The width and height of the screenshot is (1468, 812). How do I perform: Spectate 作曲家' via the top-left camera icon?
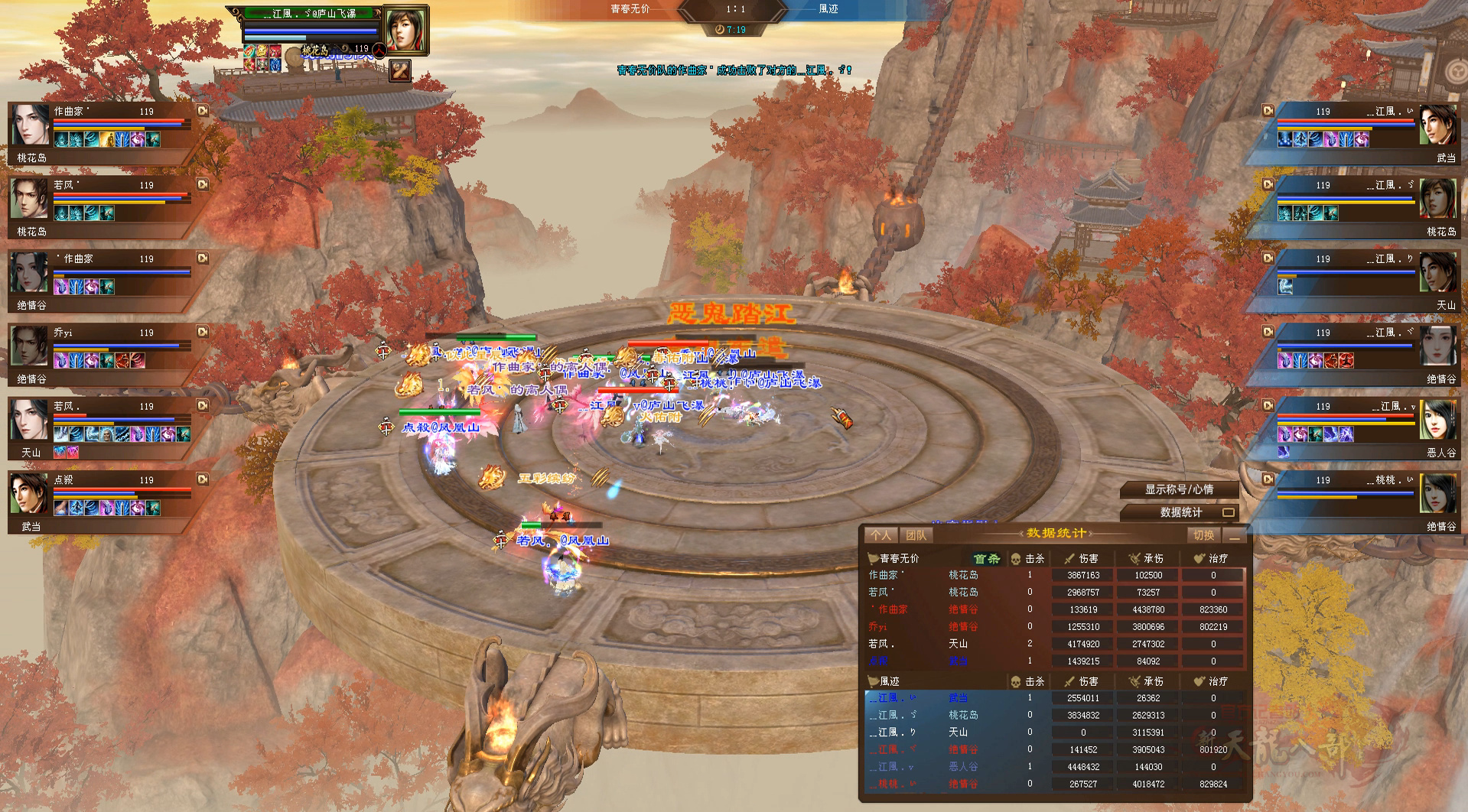[x=203, y=111]
